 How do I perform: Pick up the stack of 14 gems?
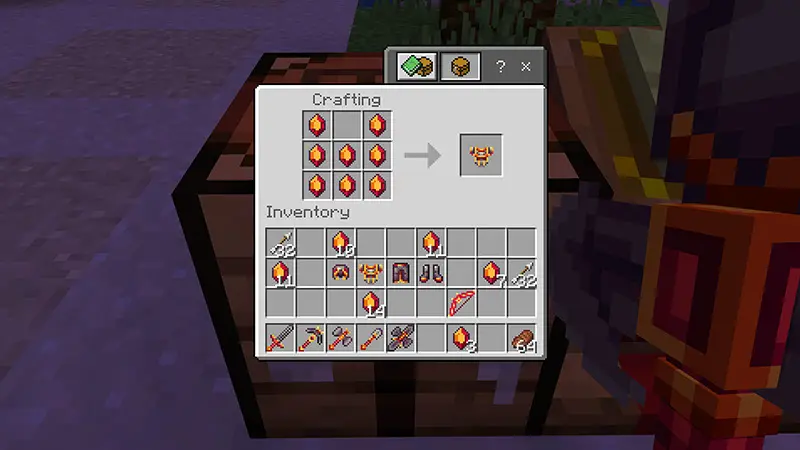coord(371,301)
